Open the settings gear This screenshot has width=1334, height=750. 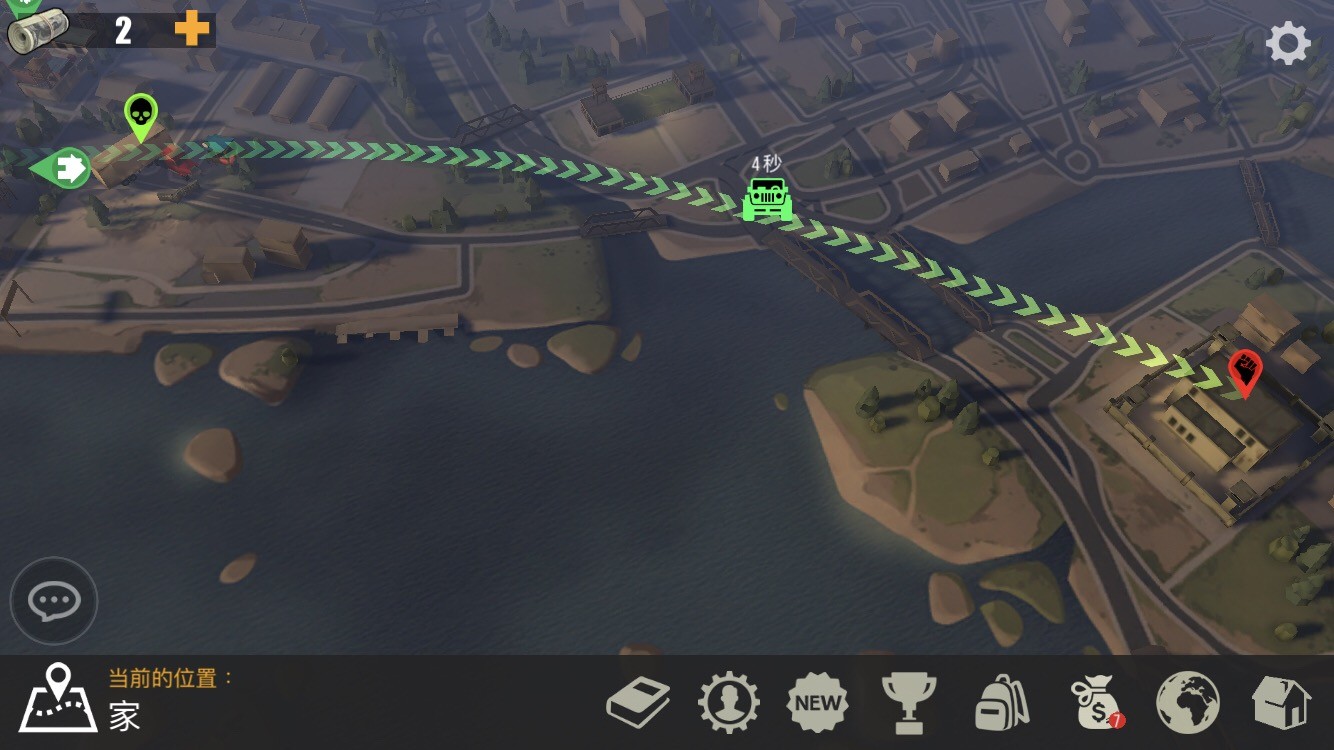[x=1288, y=44]
